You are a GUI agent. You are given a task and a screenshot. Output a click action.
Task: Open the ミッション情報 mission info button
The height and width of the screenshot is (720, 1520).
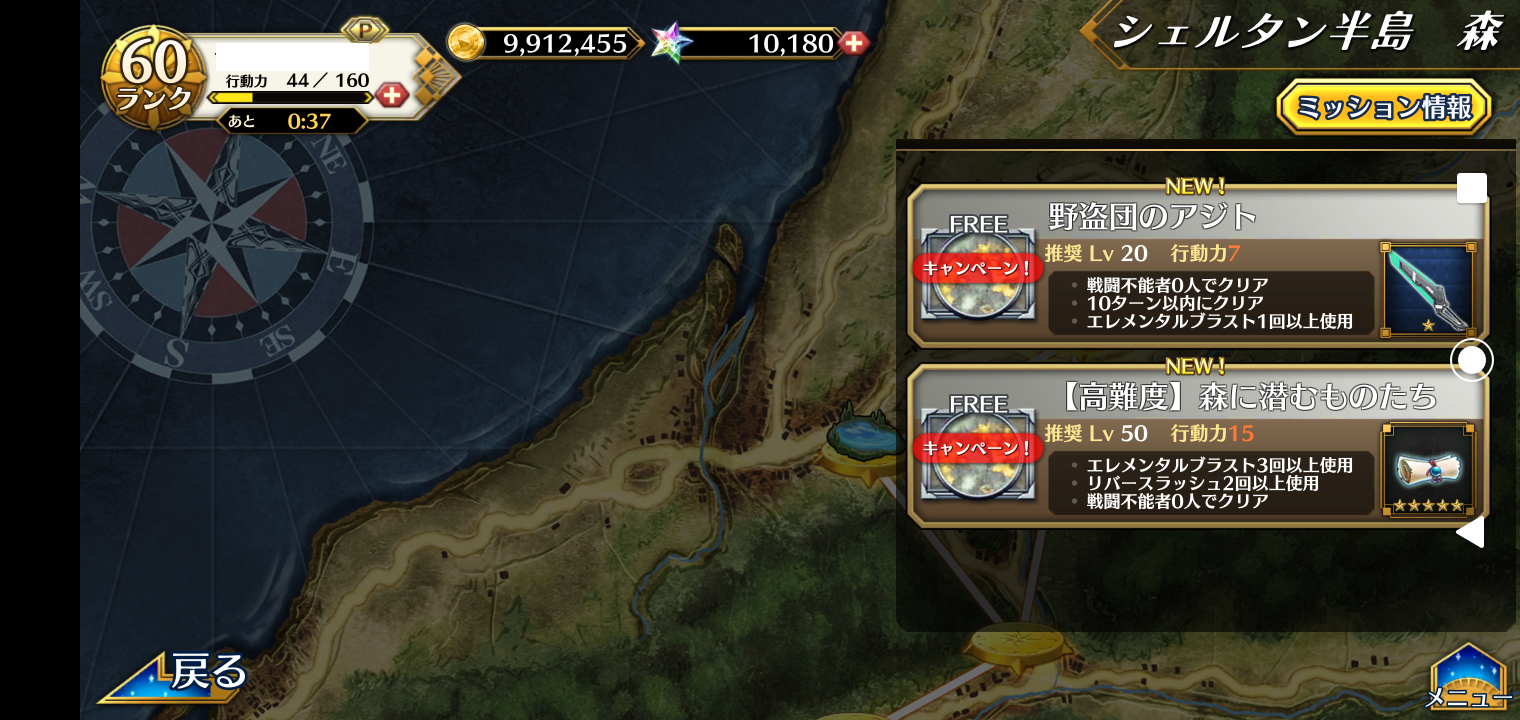[x=1384, y=107]
